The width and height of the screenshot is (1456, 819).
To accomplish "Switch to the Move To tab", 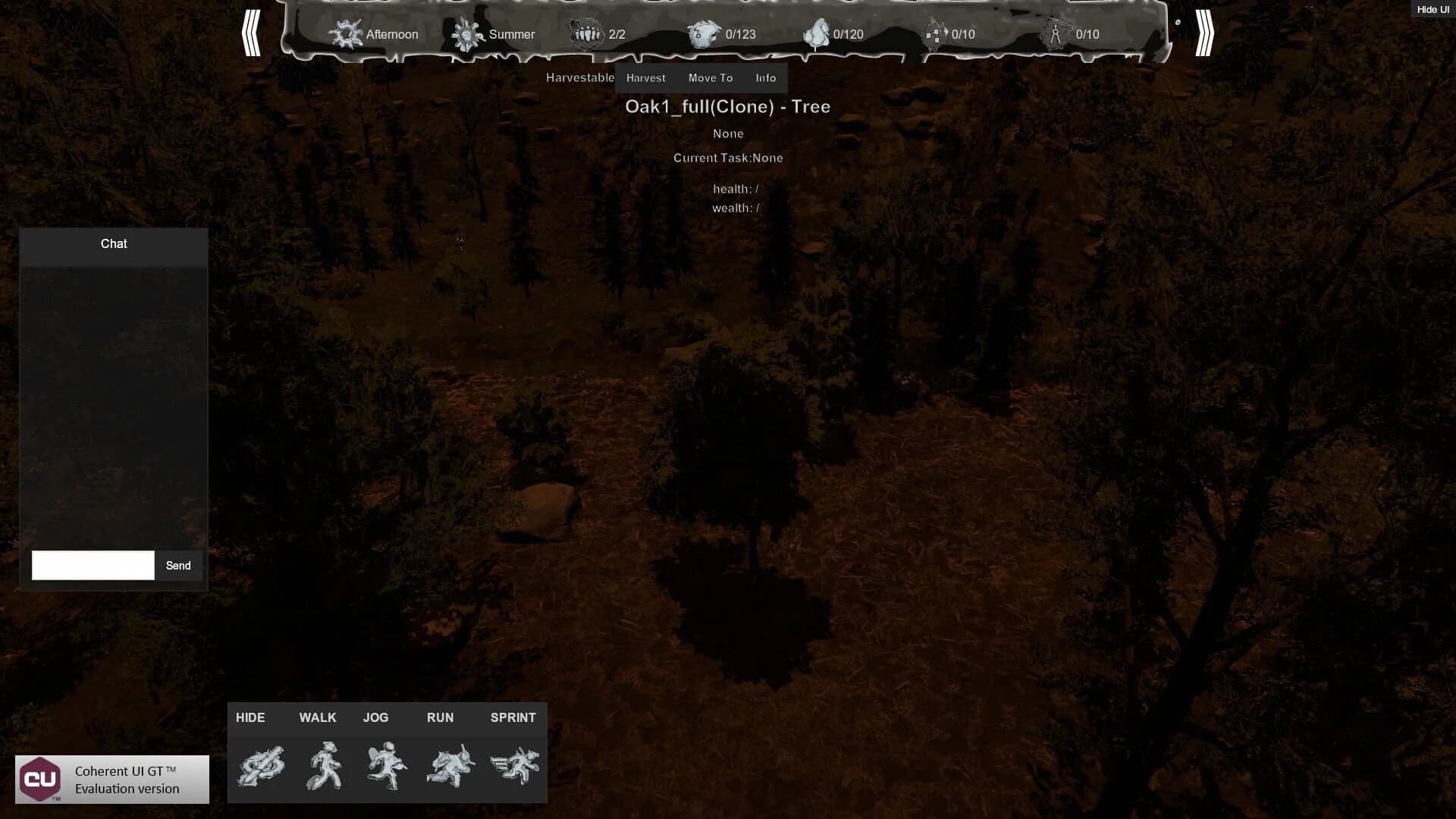I will click(x=711, y=77).
